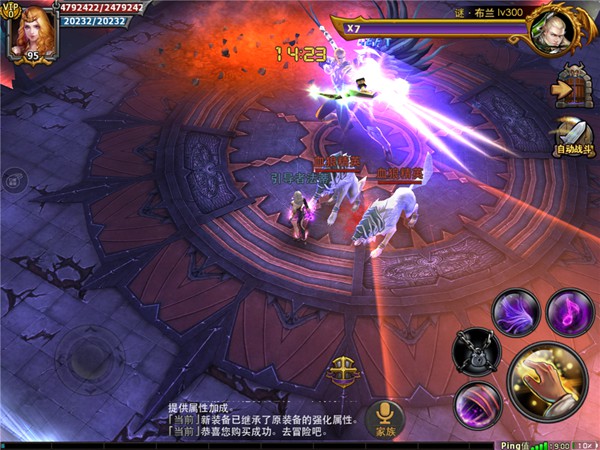Tap the chained padlock locked skill
This screenshot has height=450, width=600.
pos(477,351)
